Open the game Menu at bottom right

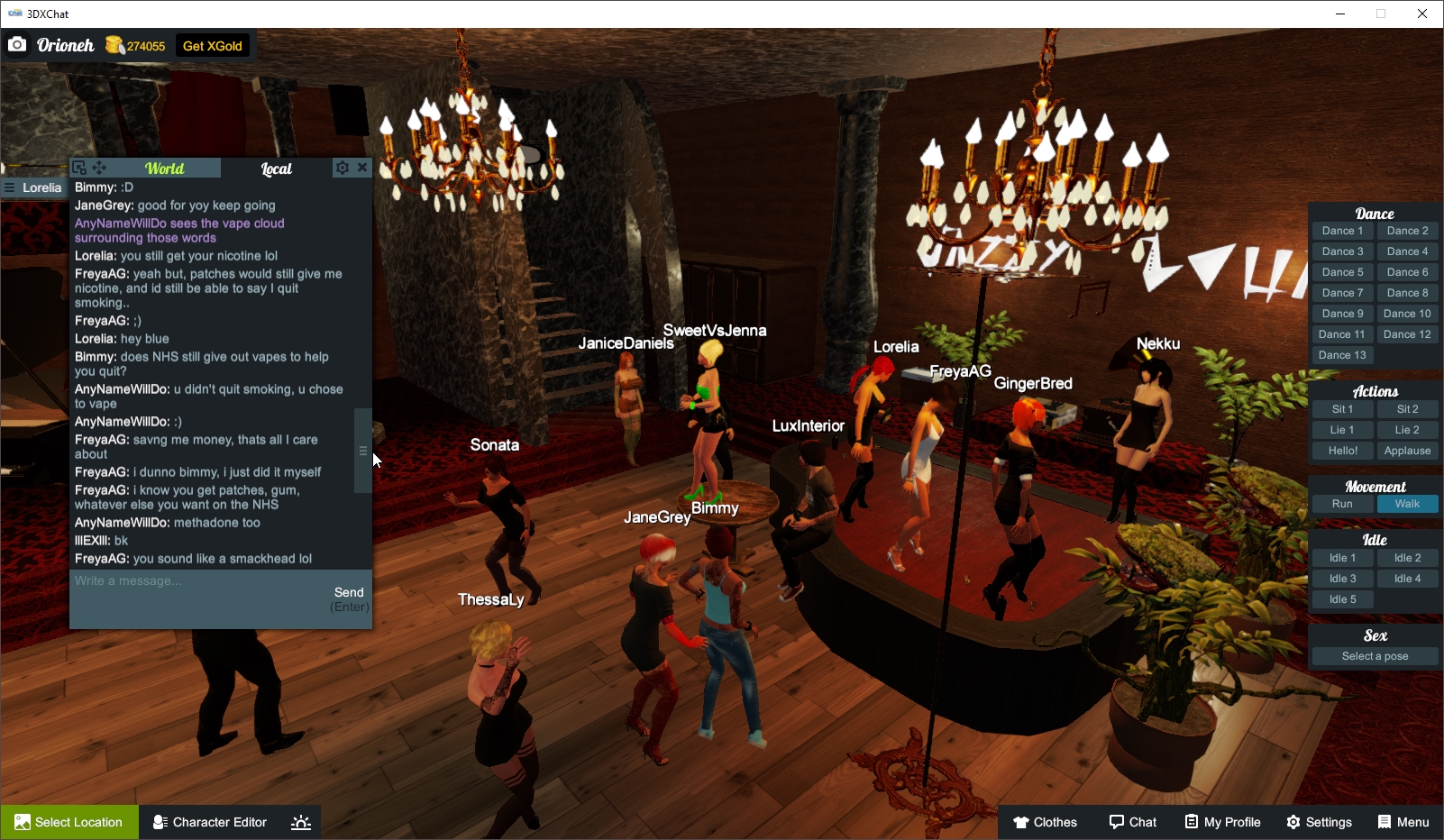click(1403, 821)
